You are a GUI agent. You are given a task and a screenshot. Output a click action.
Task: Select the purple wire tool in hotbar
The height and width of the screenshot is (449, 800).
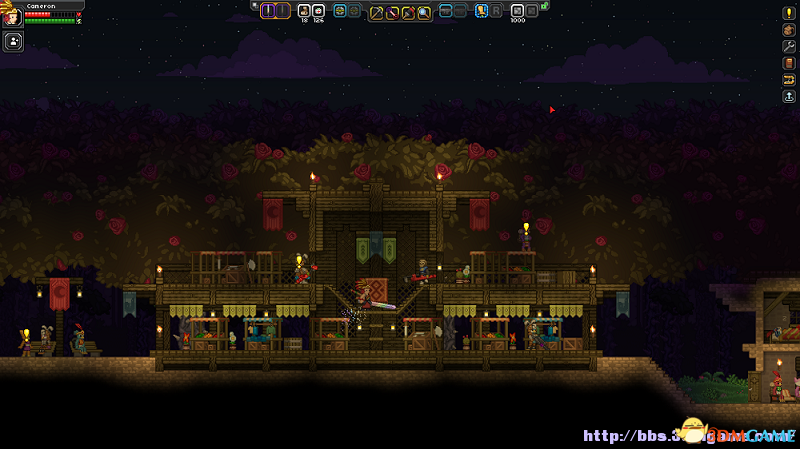(393, 12)
